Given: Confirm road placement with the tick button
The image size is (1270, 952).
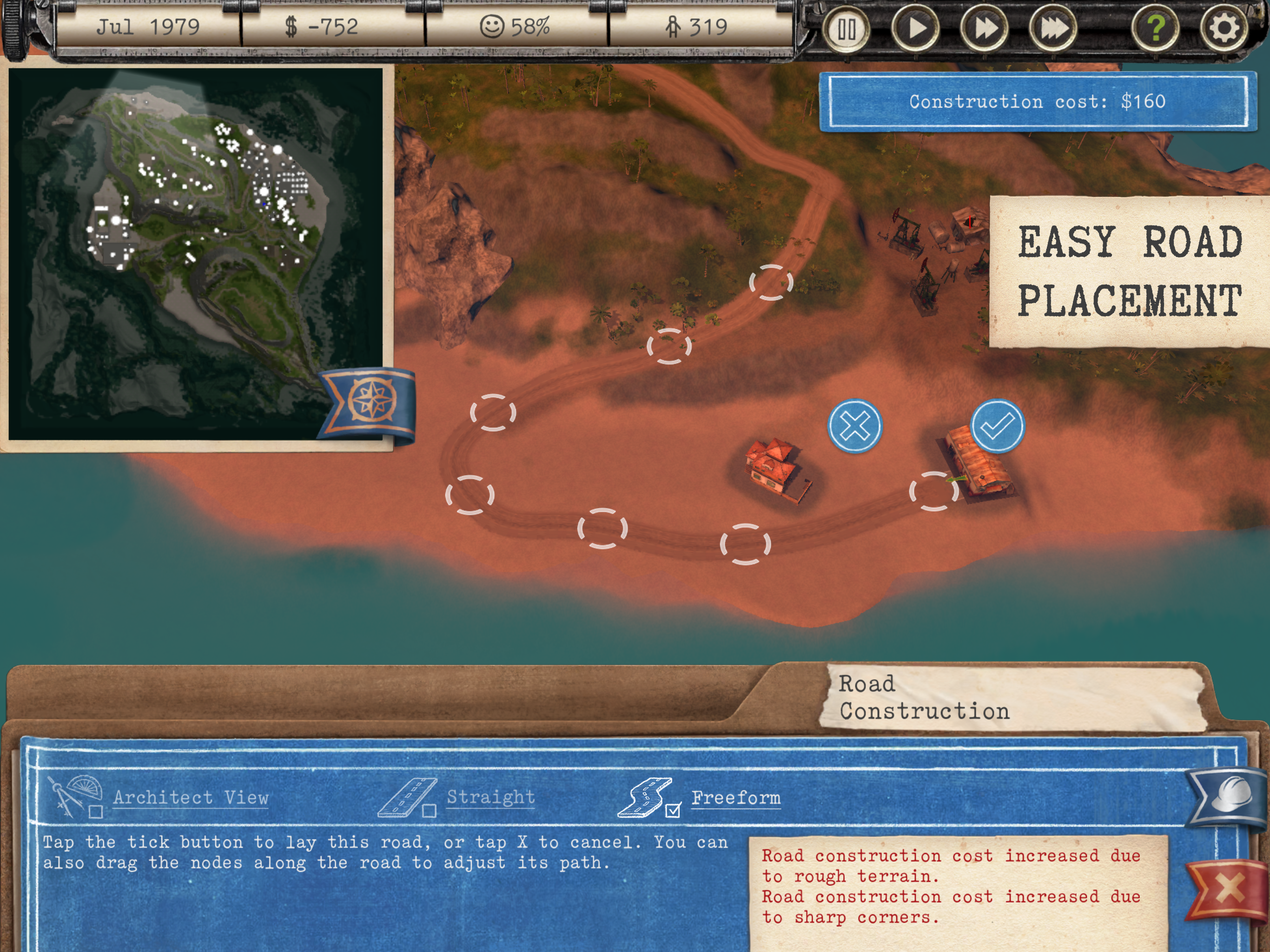Looking at the screenshot, I should pyautogui.click(x=997, y=426).
